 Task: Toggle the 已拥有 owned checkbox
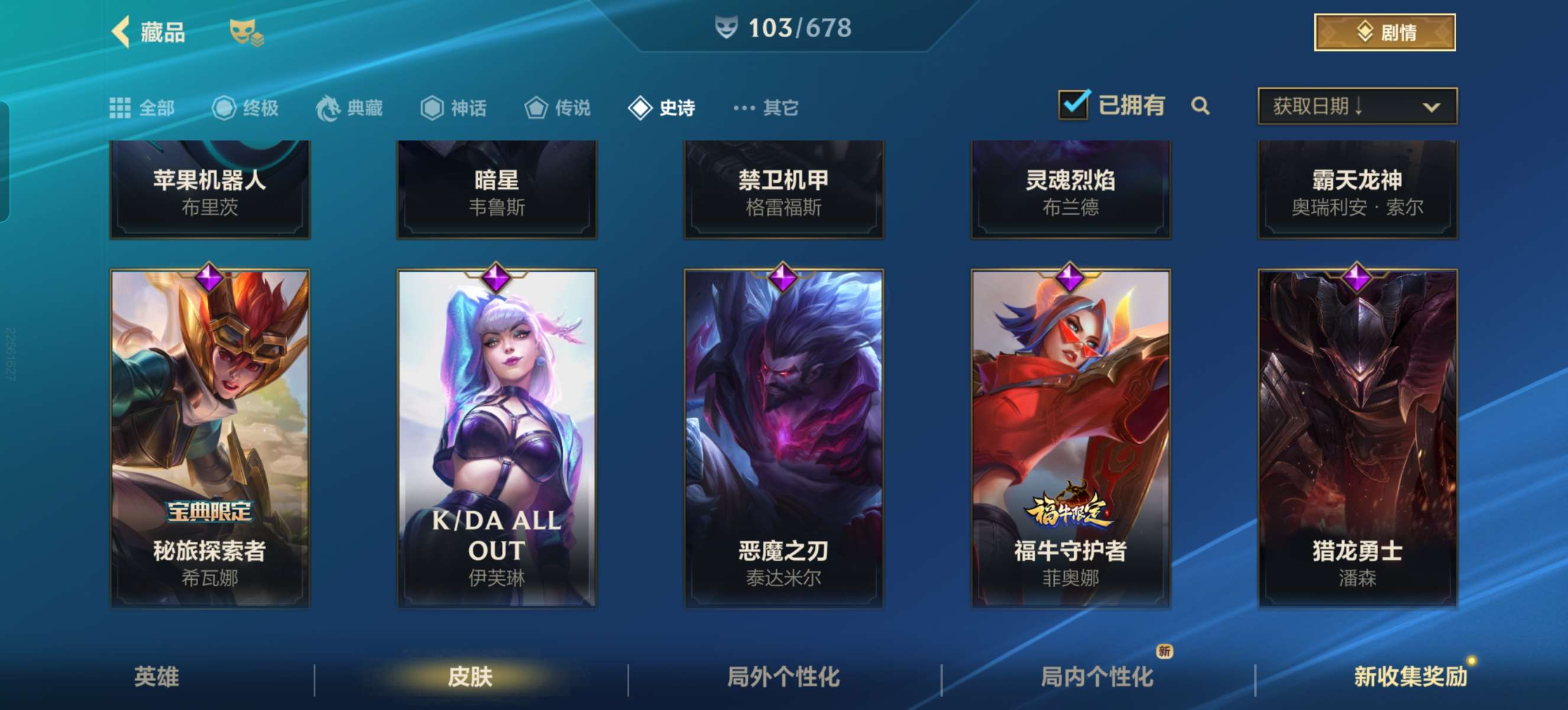click(x=1074, y=105)
